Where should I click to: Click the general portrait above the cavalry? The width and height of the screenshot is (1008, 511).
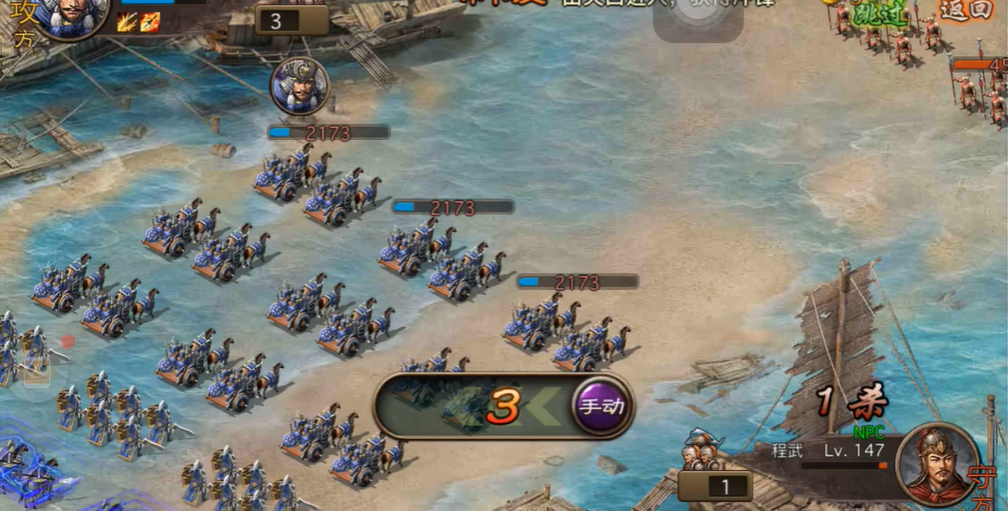tap(299, 86)
